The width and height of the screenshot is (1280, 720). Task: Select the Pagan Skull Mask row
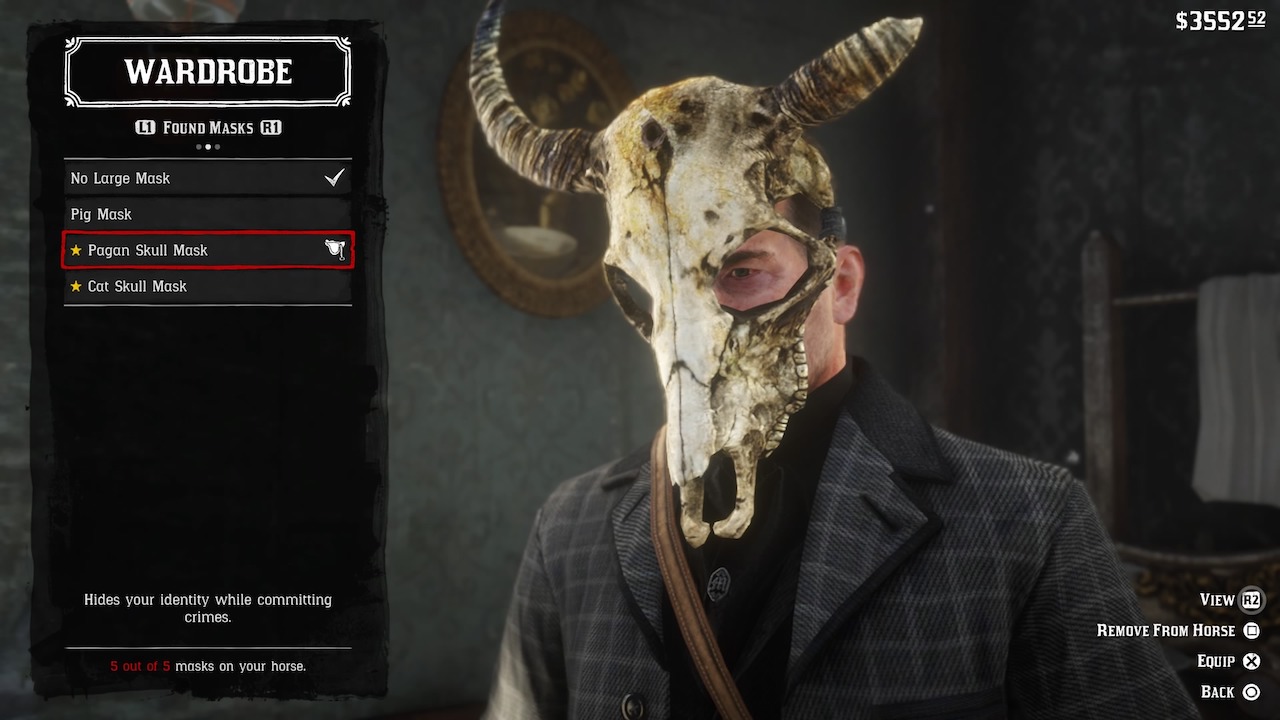tap(207, 250)
